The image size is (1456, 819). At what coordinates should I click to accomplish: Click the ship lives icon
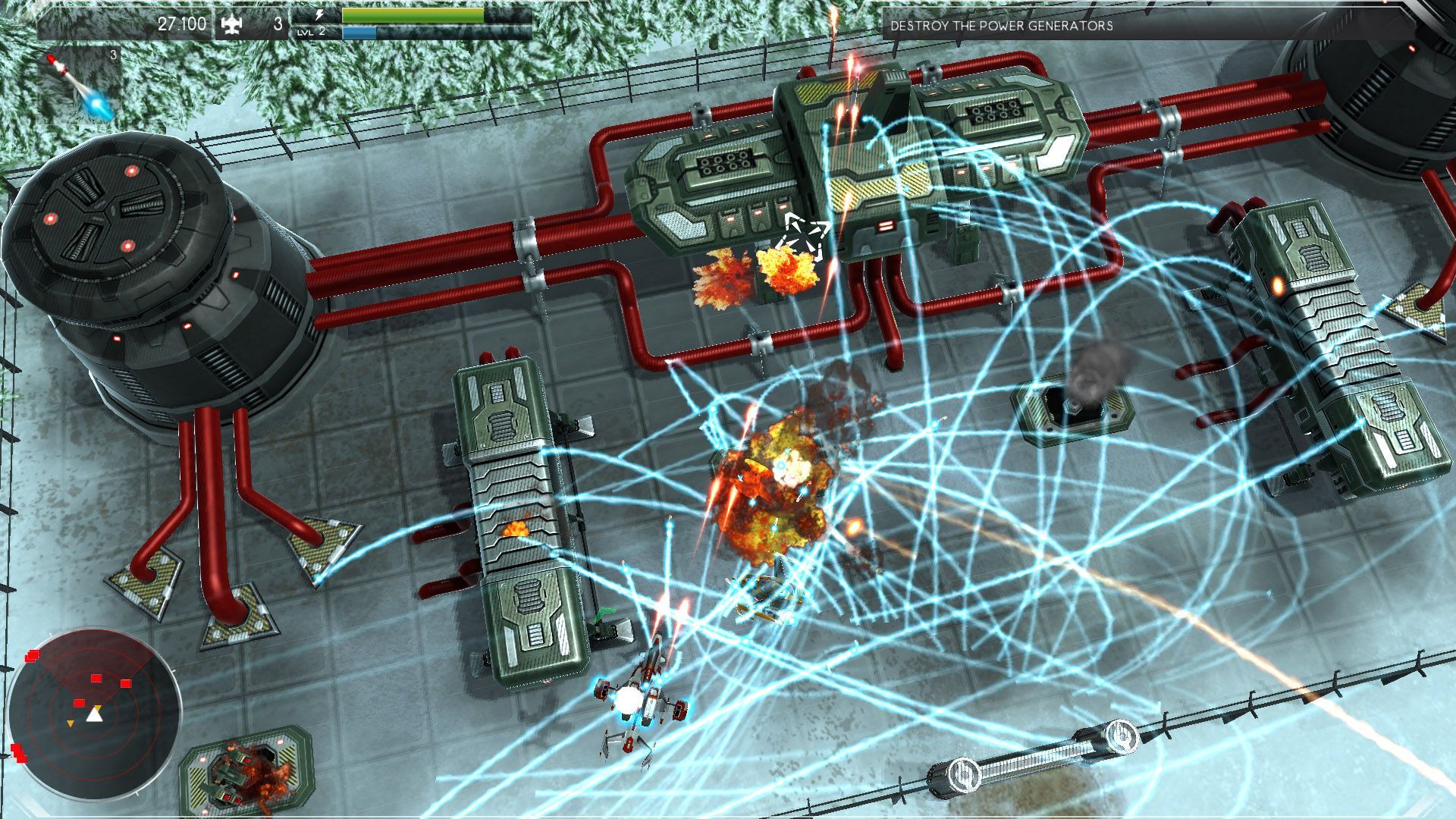(x=231, y=25)
